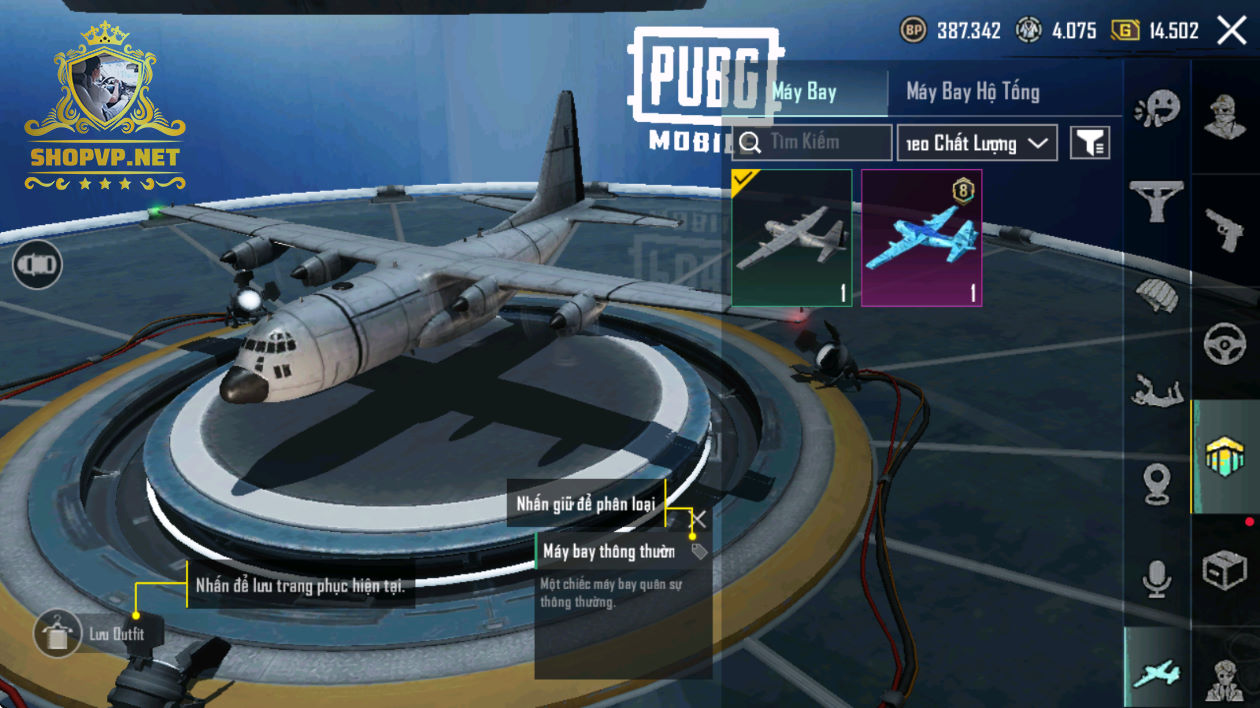Toggle the vehicle view button on left edge
Screen dimensions: 1260x708
(x=37, y=265)
